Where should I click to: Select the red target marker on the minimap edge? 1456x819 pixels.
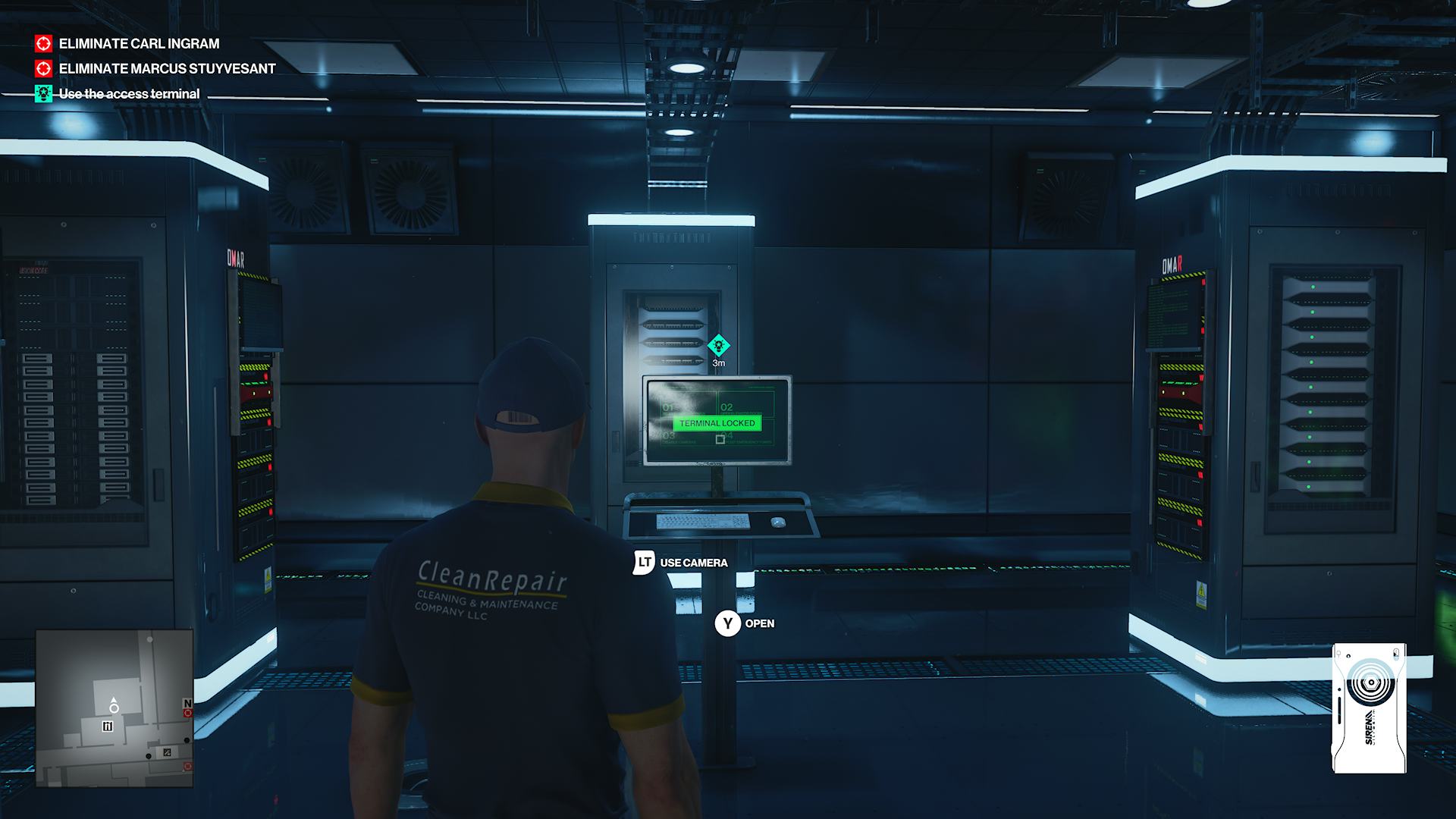tap(188, 713)
